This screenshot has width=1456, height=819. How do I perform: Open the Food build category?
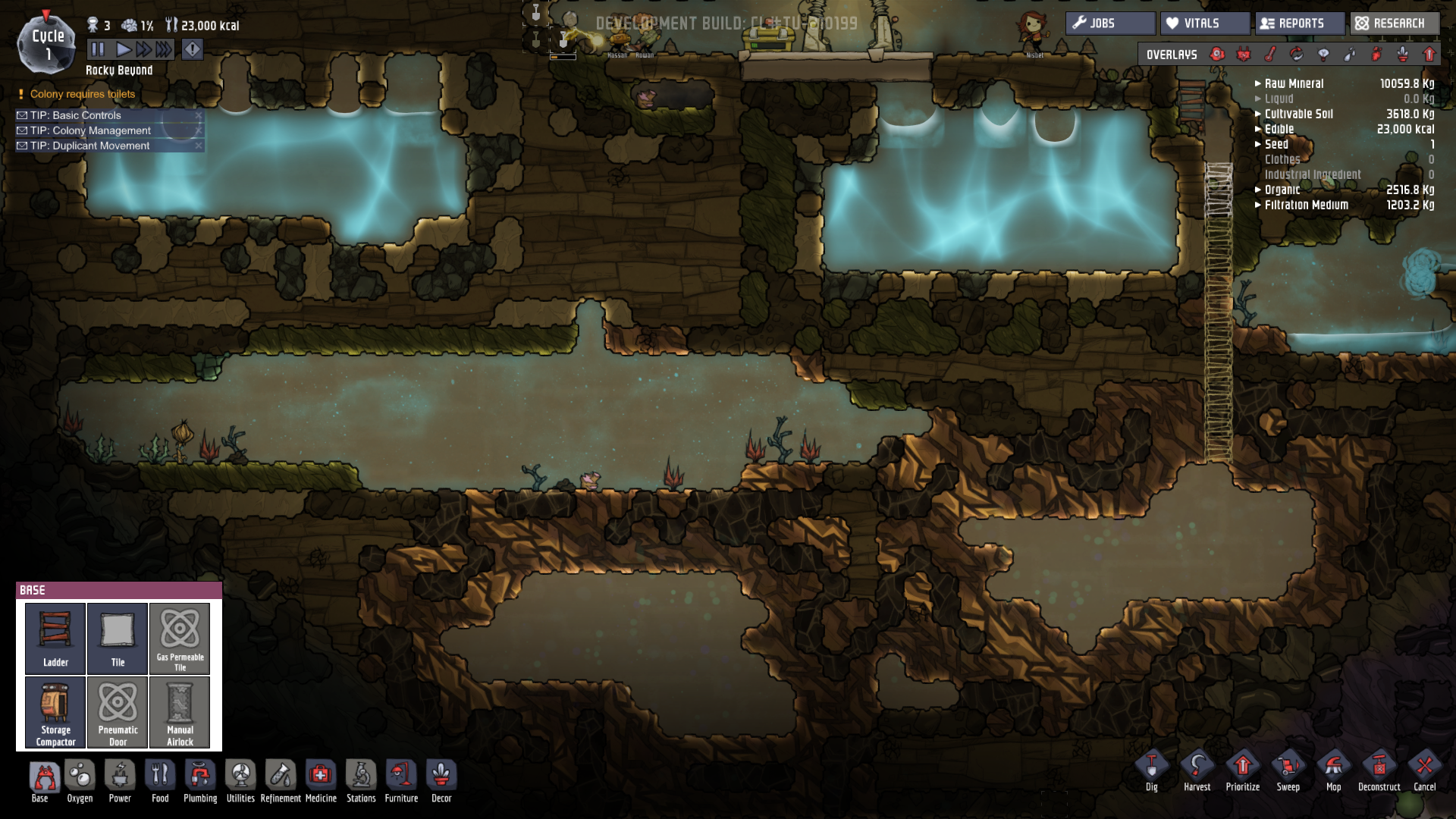click(x=160, y=781)
